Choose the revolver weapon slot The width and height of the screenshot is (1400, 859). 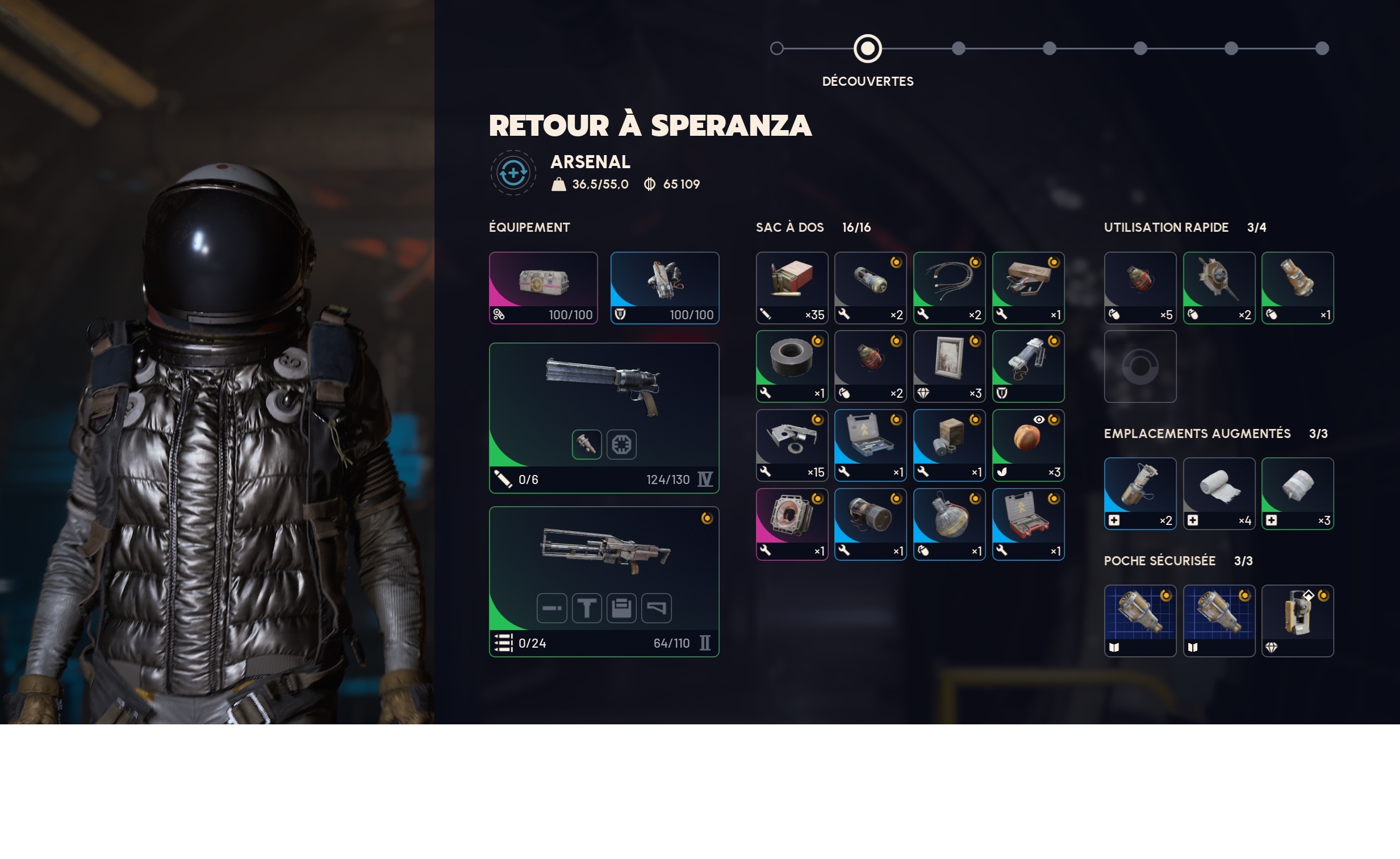point(603,417)
